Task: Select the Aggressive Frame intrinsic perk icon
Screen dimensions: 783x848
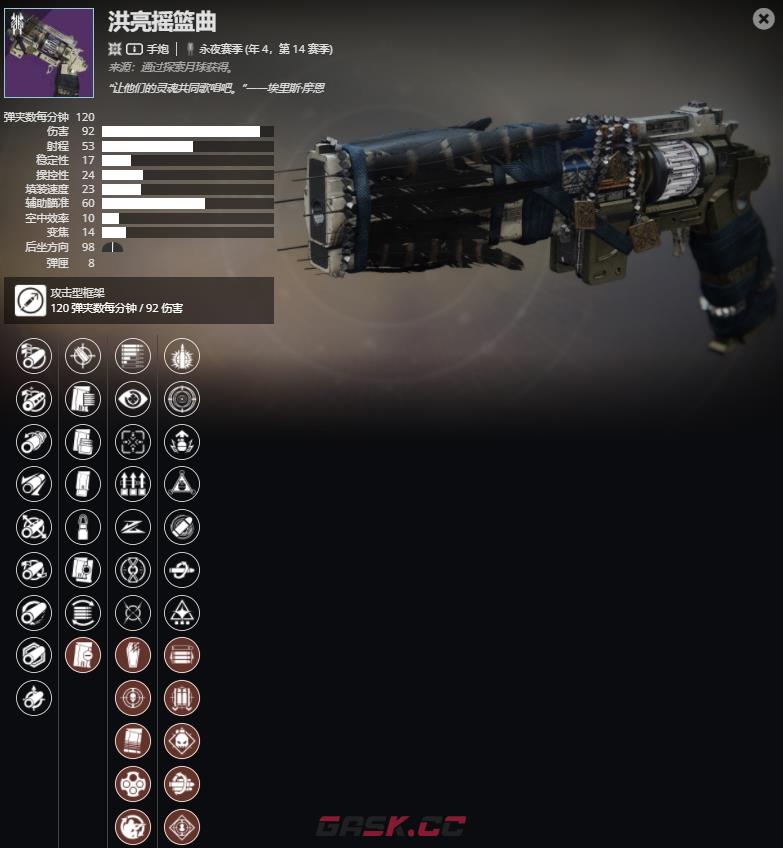Action: point(28,300)
